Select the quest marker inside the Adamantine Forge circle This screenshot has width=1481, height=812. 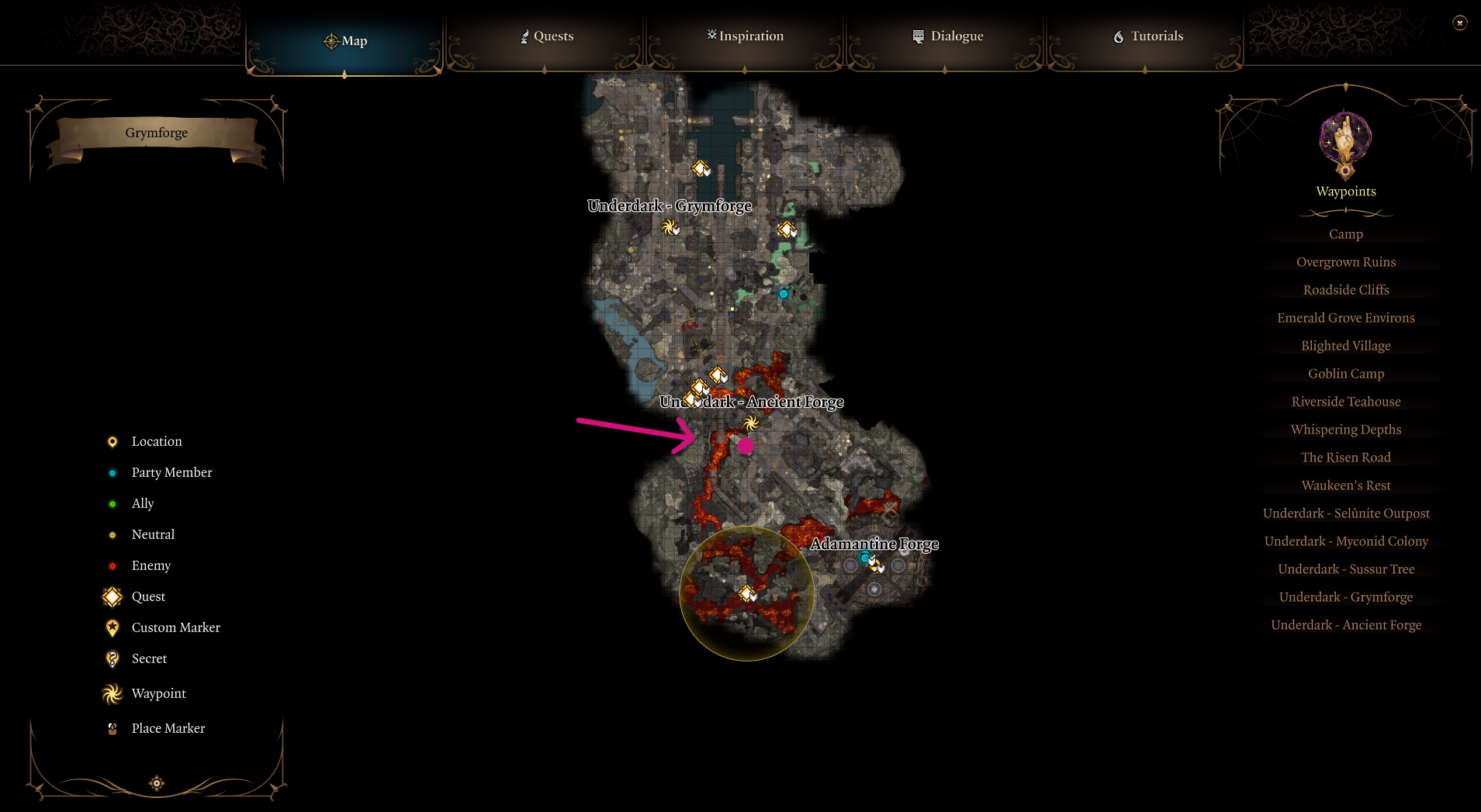(x=746, y=593)
